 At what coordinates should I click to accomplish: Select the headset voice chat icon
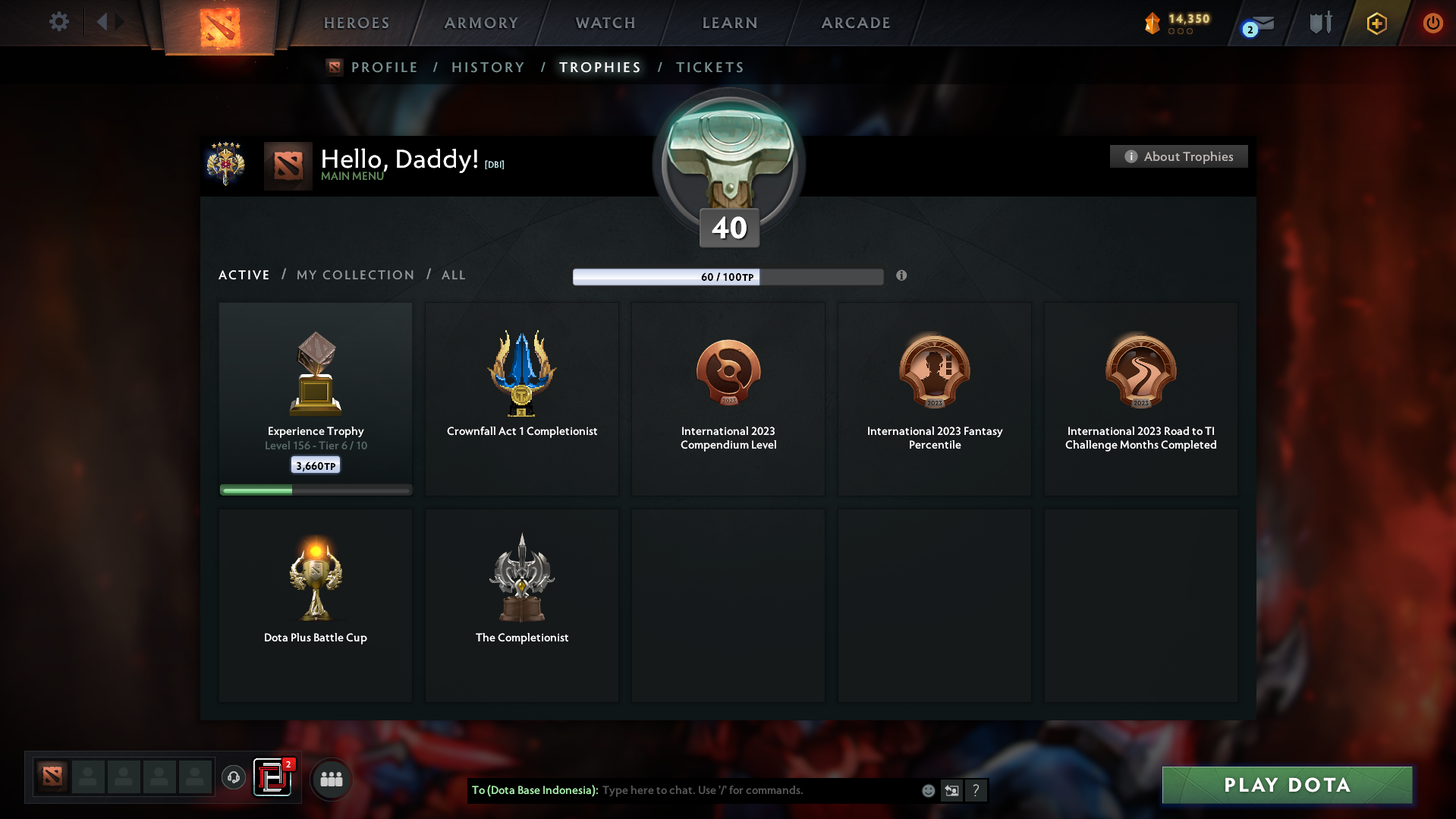click(233, 778)
